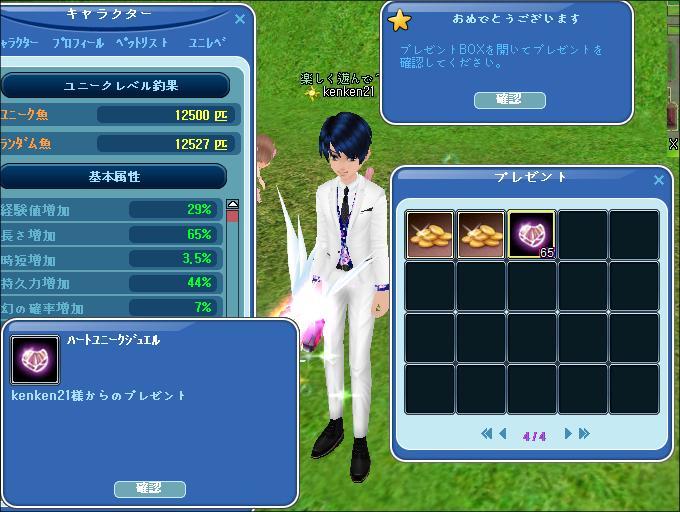The height and width of the screenshot is (512, 680).
Task: Select the ユニレベ tab
Action: (x=207, y=44)
